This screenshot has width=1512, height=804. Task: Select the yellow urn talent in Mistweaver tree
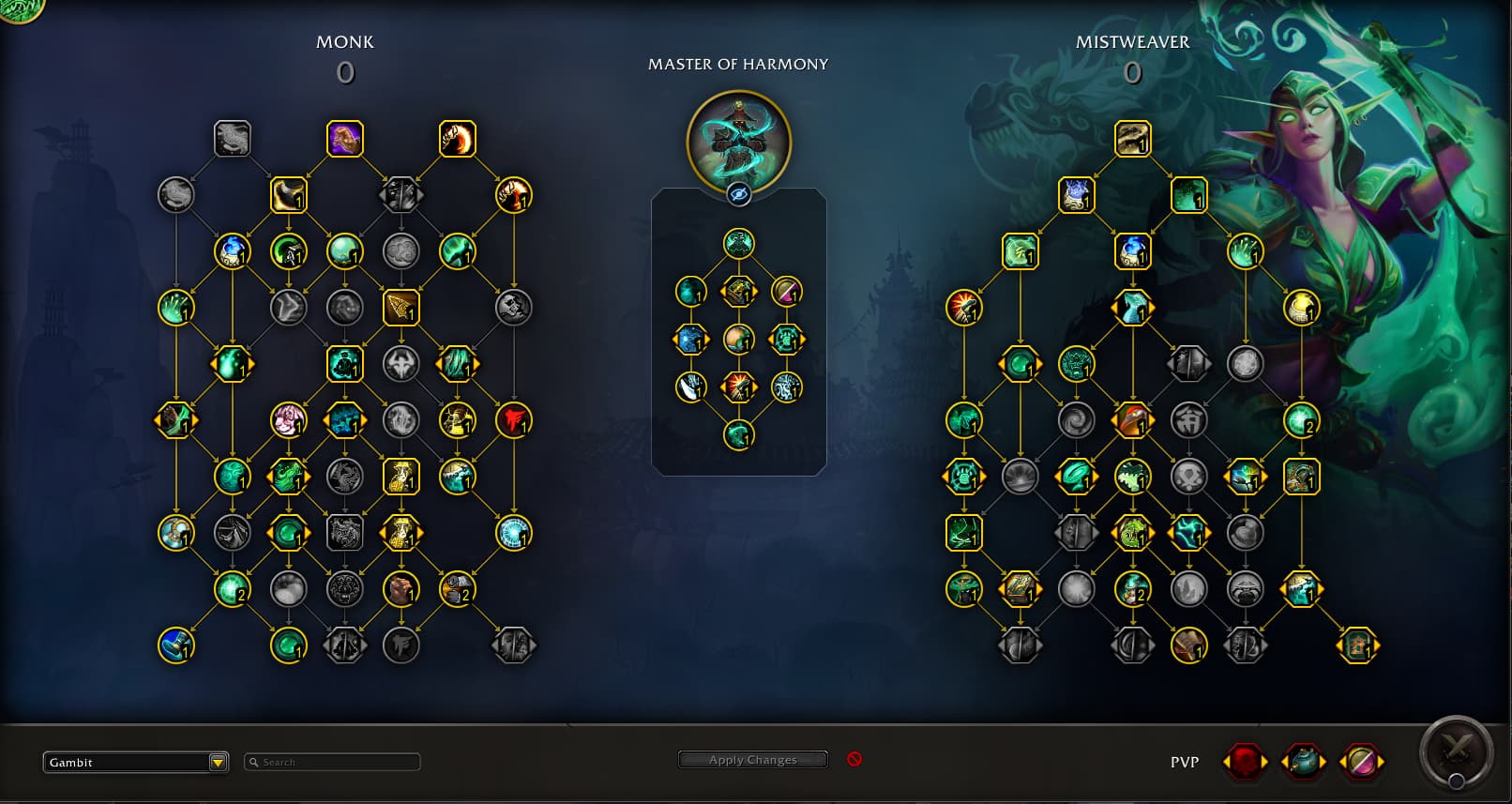coord(1302,308)
